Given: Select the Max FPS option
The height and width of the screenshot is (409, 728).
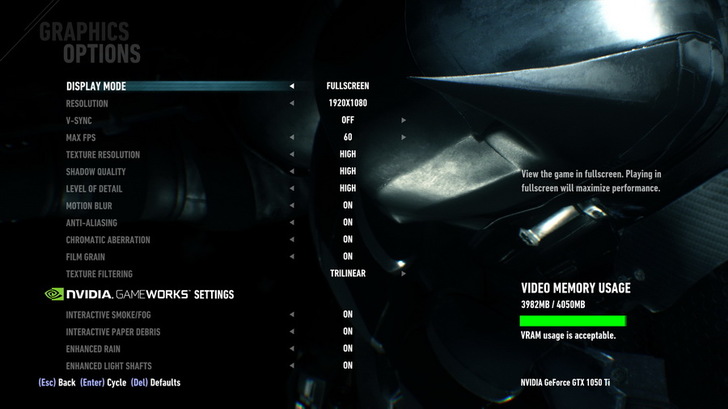Looking at the screenshot, I should pyautogui.click(x=81, y=137).
